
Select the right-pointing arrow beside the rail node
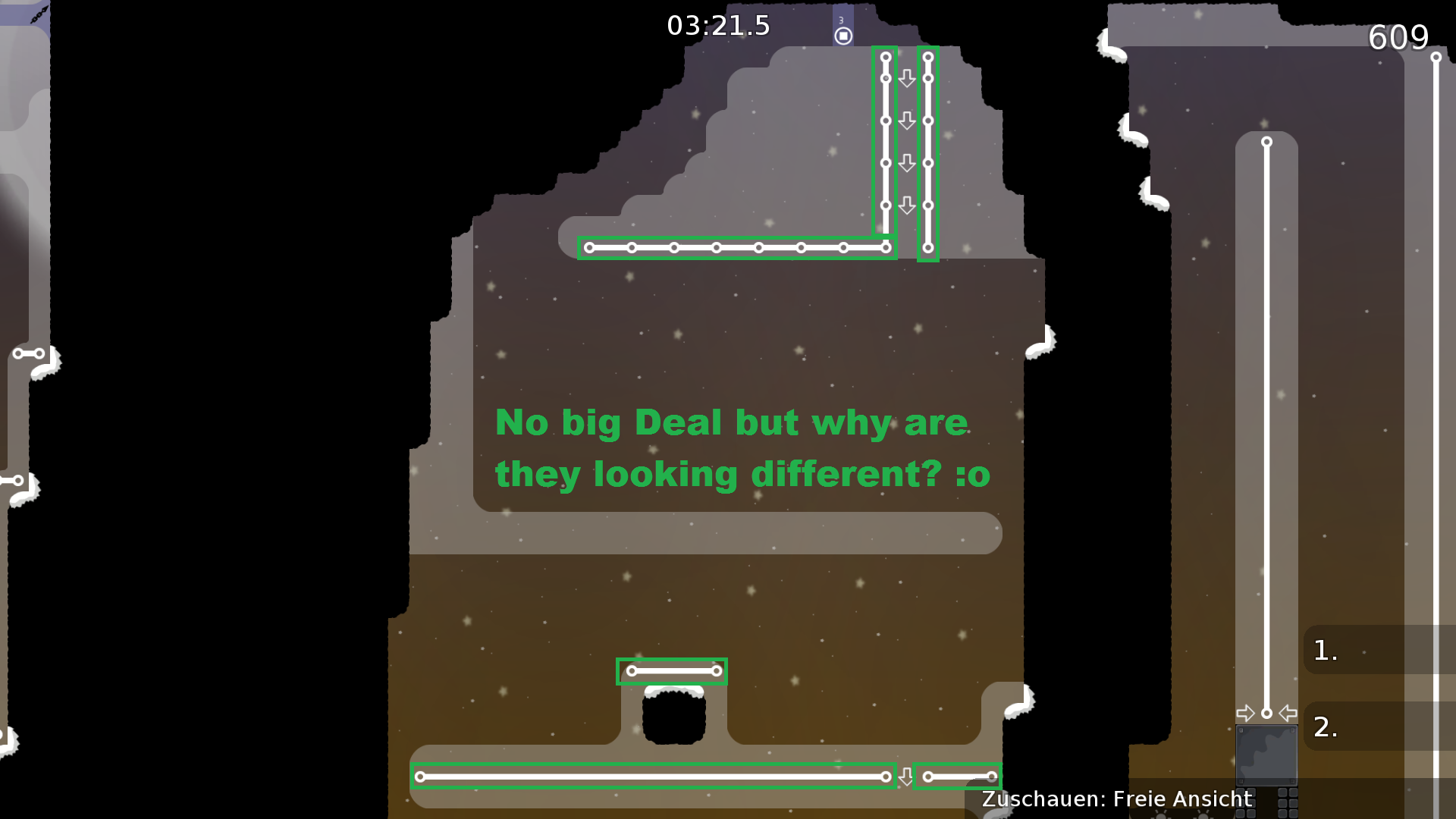(x=1246, y=712)
